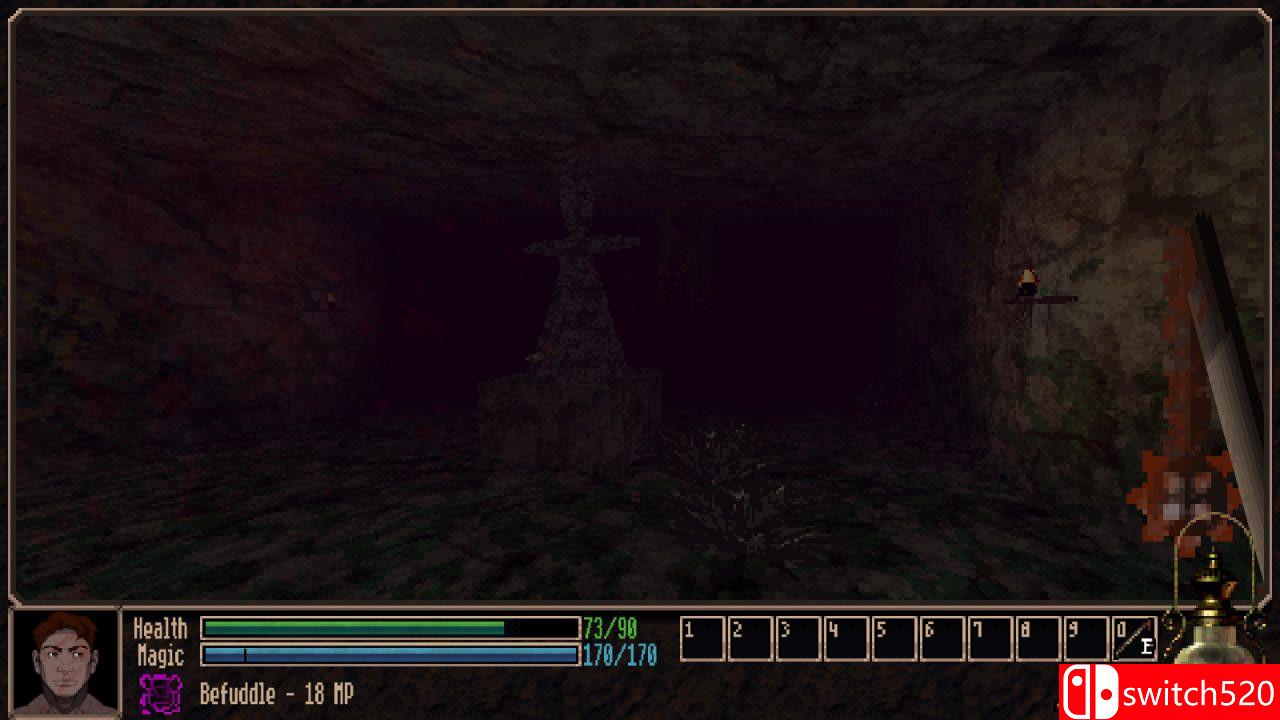Click the Befuddle - 18 MP label
This screenshot has width=1280, height=720.
click(x=275, y=694)
